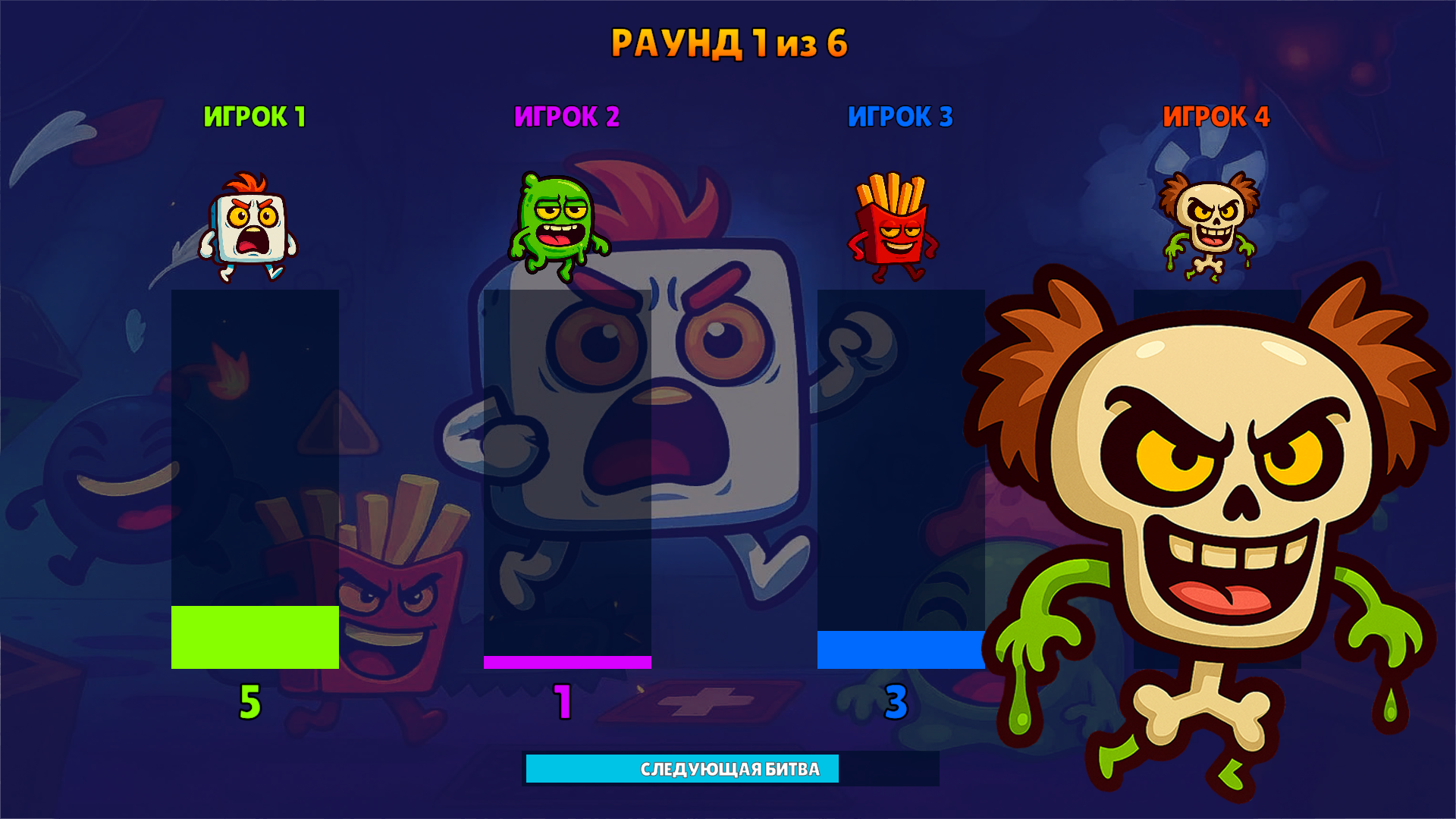Click the score number 5 under Player 1
The image size is (1456, 819).
[250, 702]
